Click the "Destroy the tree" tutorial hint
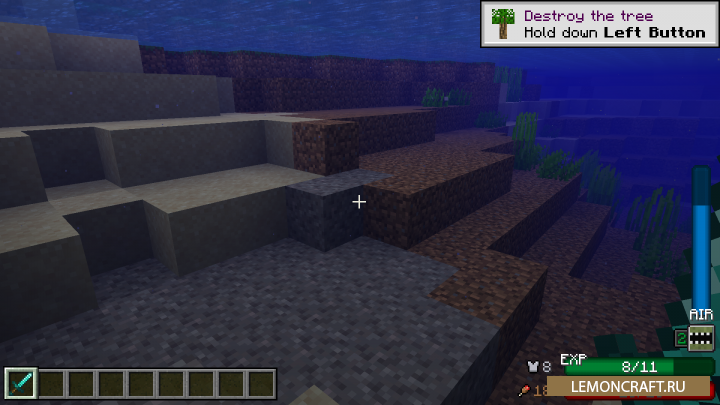The width and height of the screenshot is (720, 405). coord(598,24)
